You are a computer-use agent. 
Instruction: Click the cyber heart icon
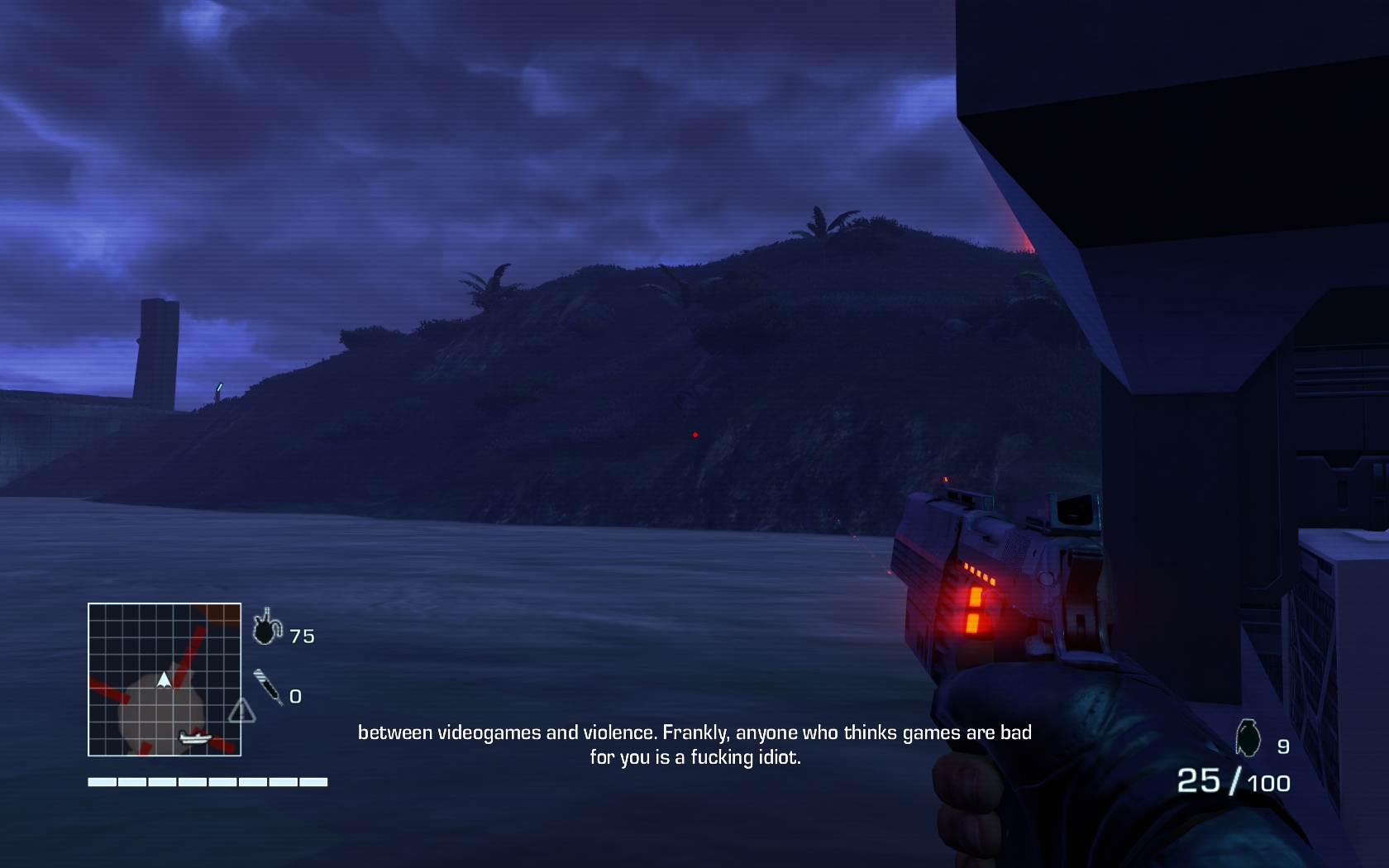click(x=266, y=628)
